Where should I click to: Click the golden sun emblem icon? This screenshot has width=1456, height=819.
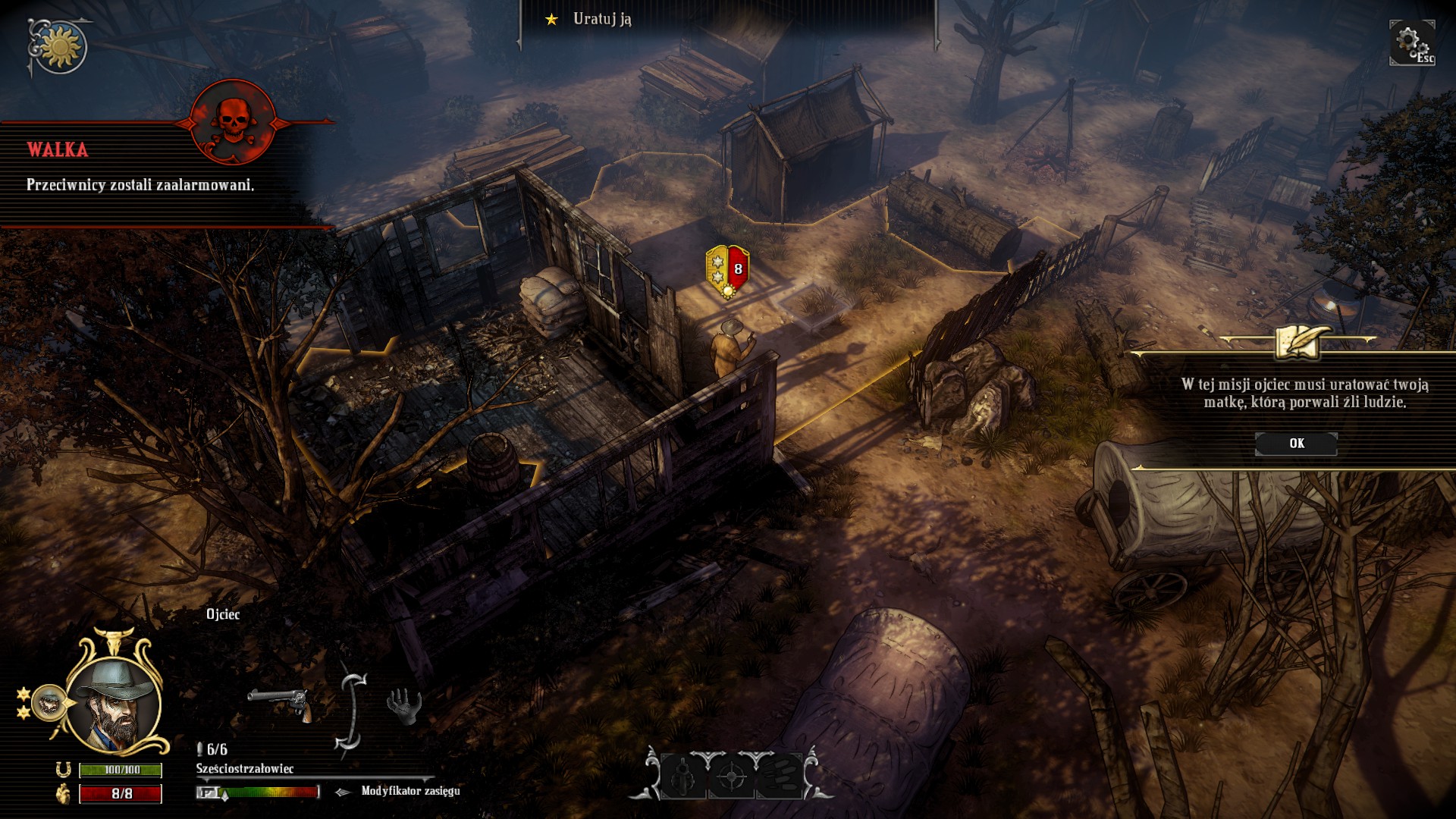59,47
